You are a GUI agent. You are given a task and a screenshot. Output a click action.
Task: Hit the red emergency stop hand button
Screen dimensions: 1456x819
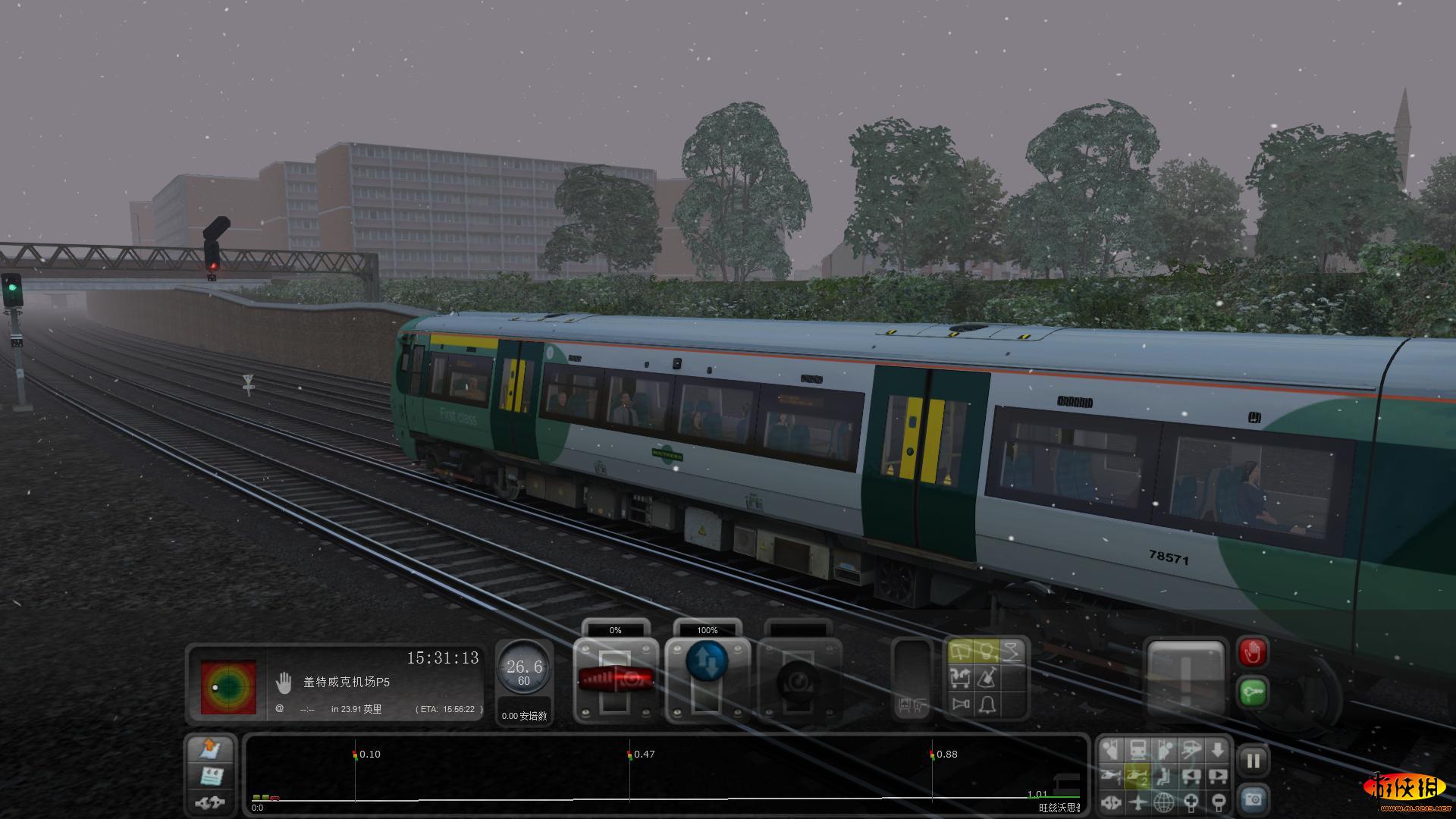coord(1253,652)
